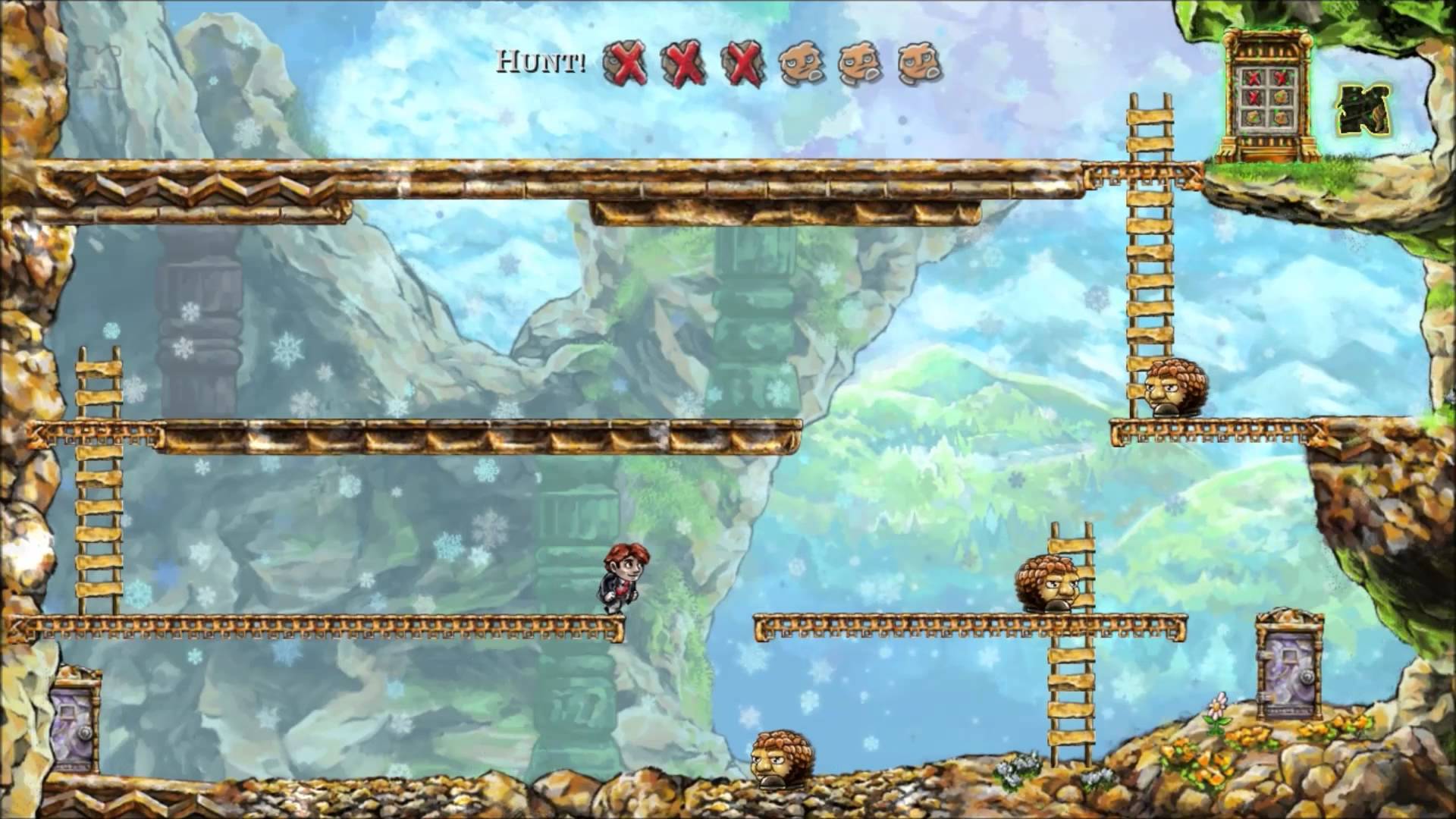The height and width of the screenshot is (819, 1456).
Task: Click the Hunt! objective tracker label
Action: point(541,61)
